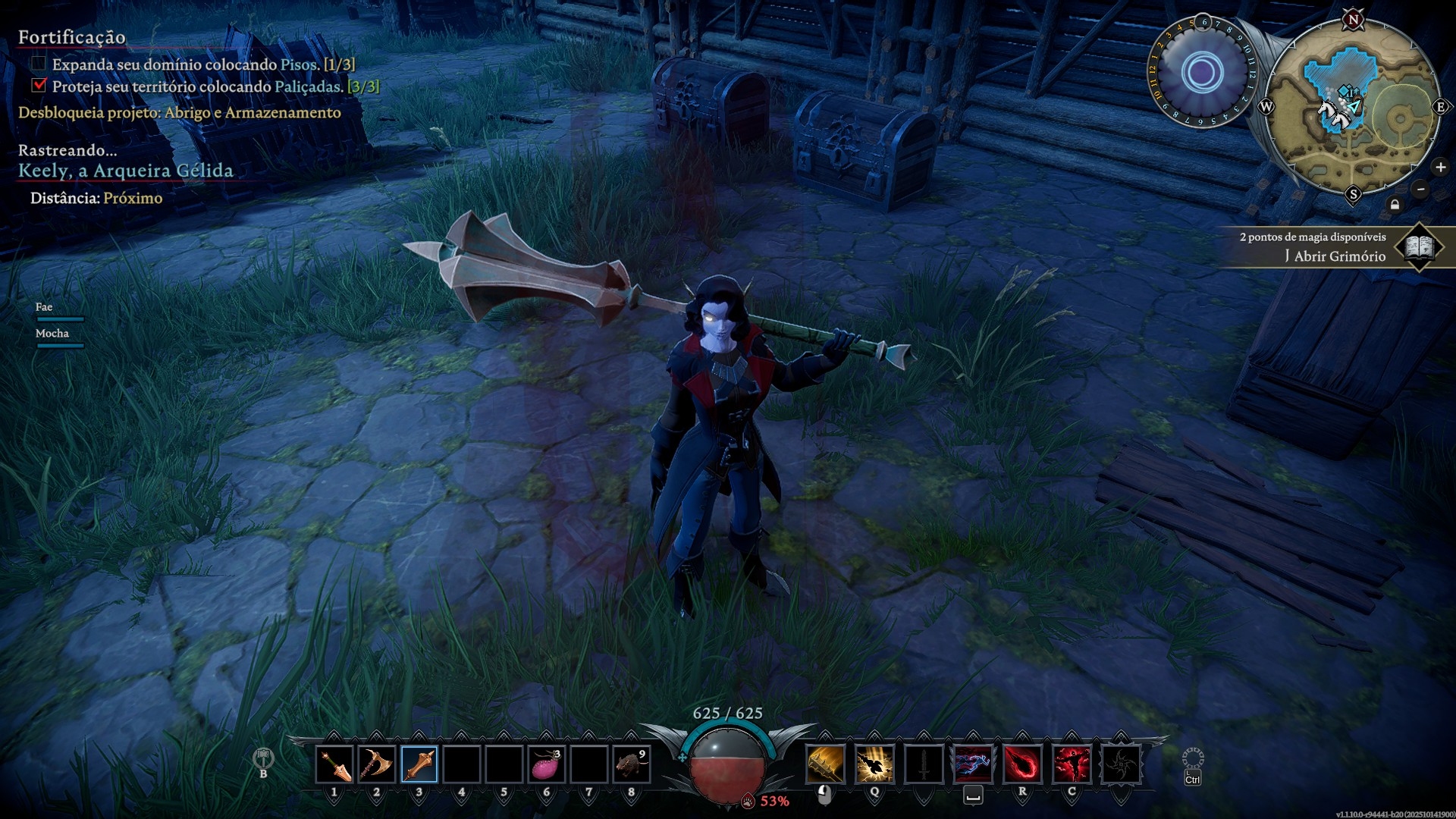Select the sword in hotbar slot 1
The height and width of the screenshot is (819, 1456).
coord(334,764)
